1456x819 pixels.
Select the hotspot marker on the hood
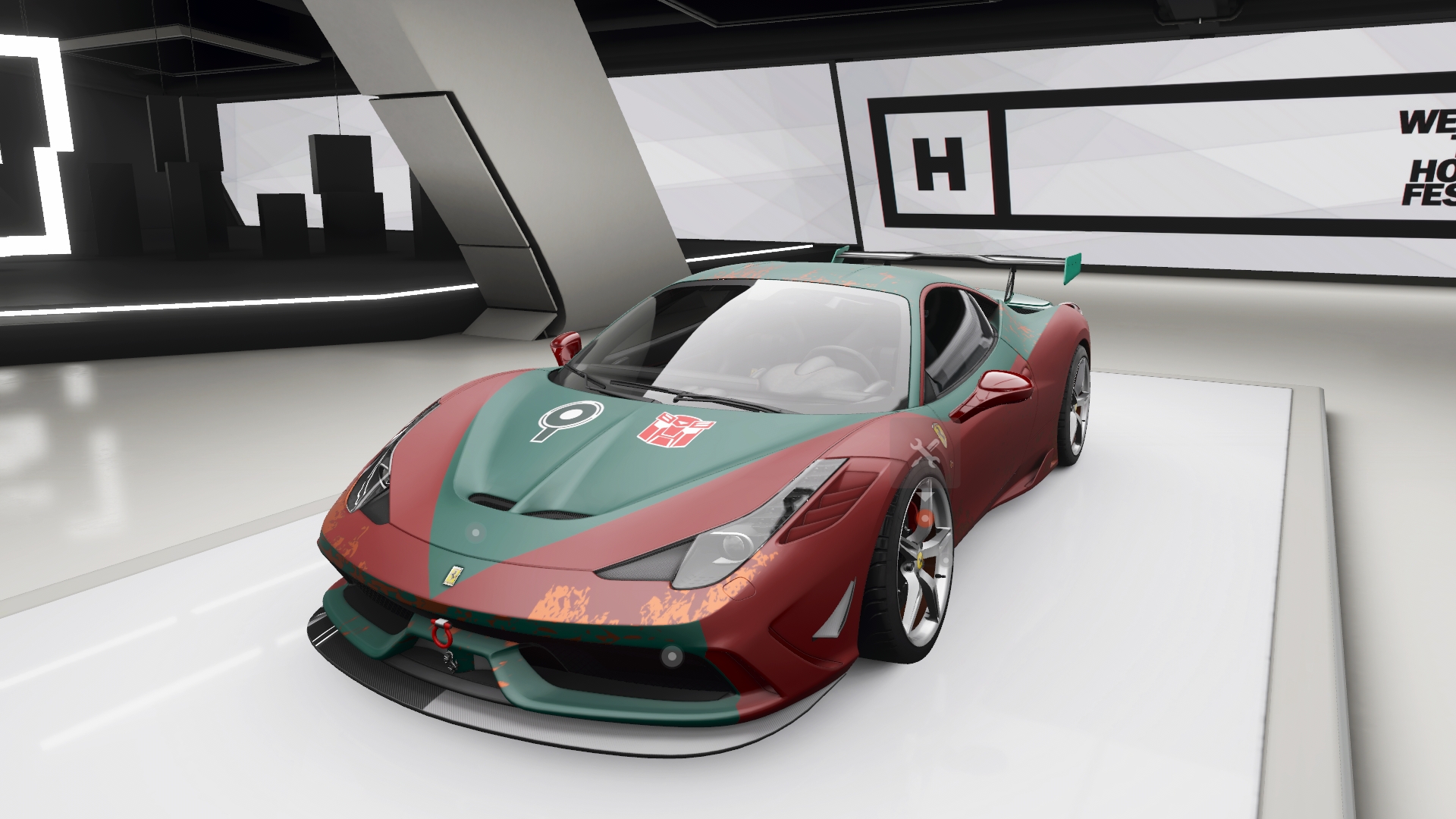475,533
